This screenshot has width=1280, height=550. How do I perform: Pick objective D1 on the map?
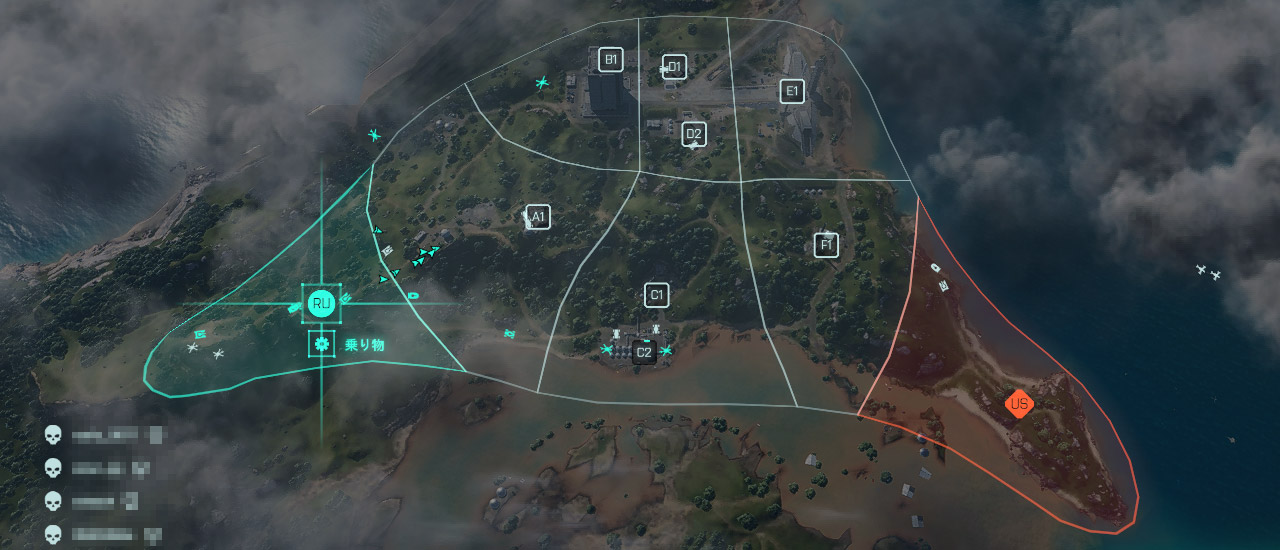674,67
